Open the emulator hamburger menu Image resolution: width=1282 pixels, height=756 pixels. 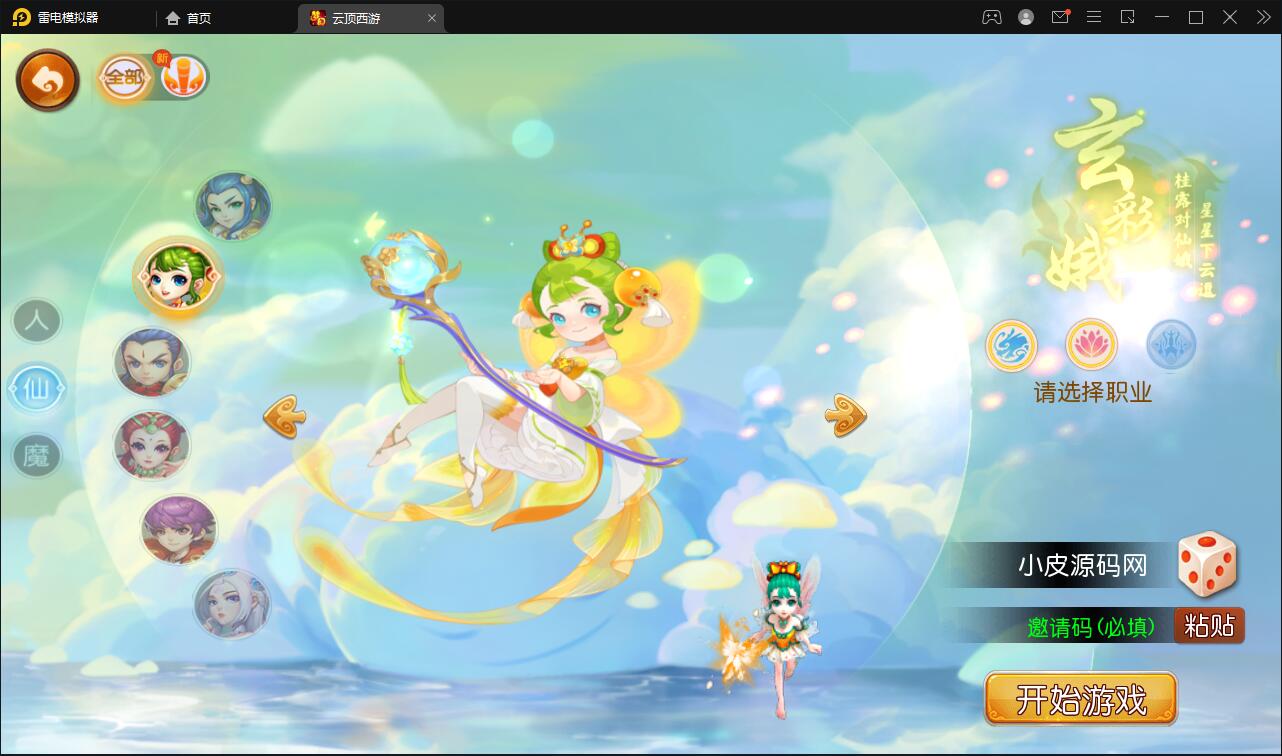(1094, 17)
